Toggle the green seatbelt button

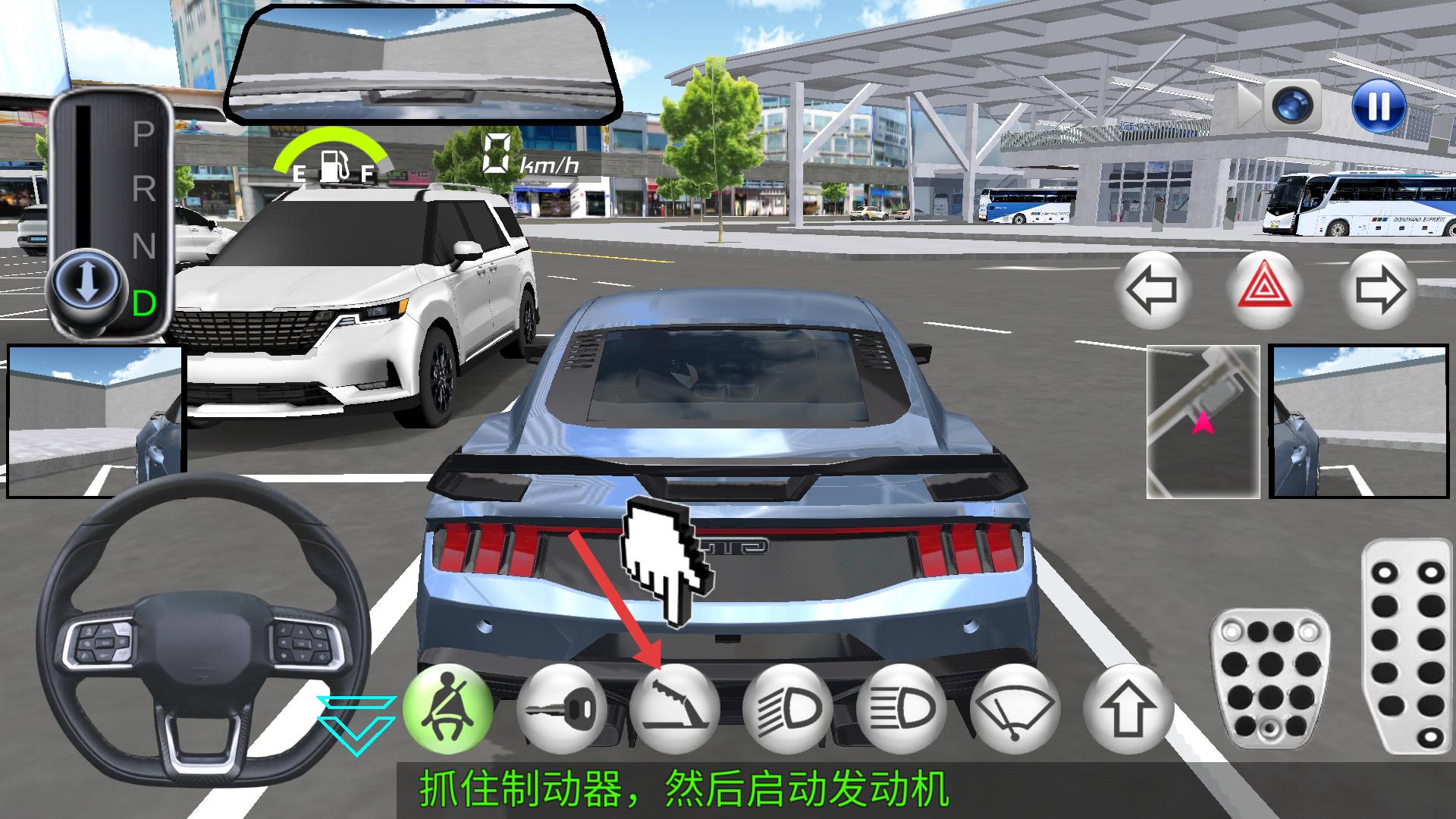pyautogui.click(x=447, y=711)
